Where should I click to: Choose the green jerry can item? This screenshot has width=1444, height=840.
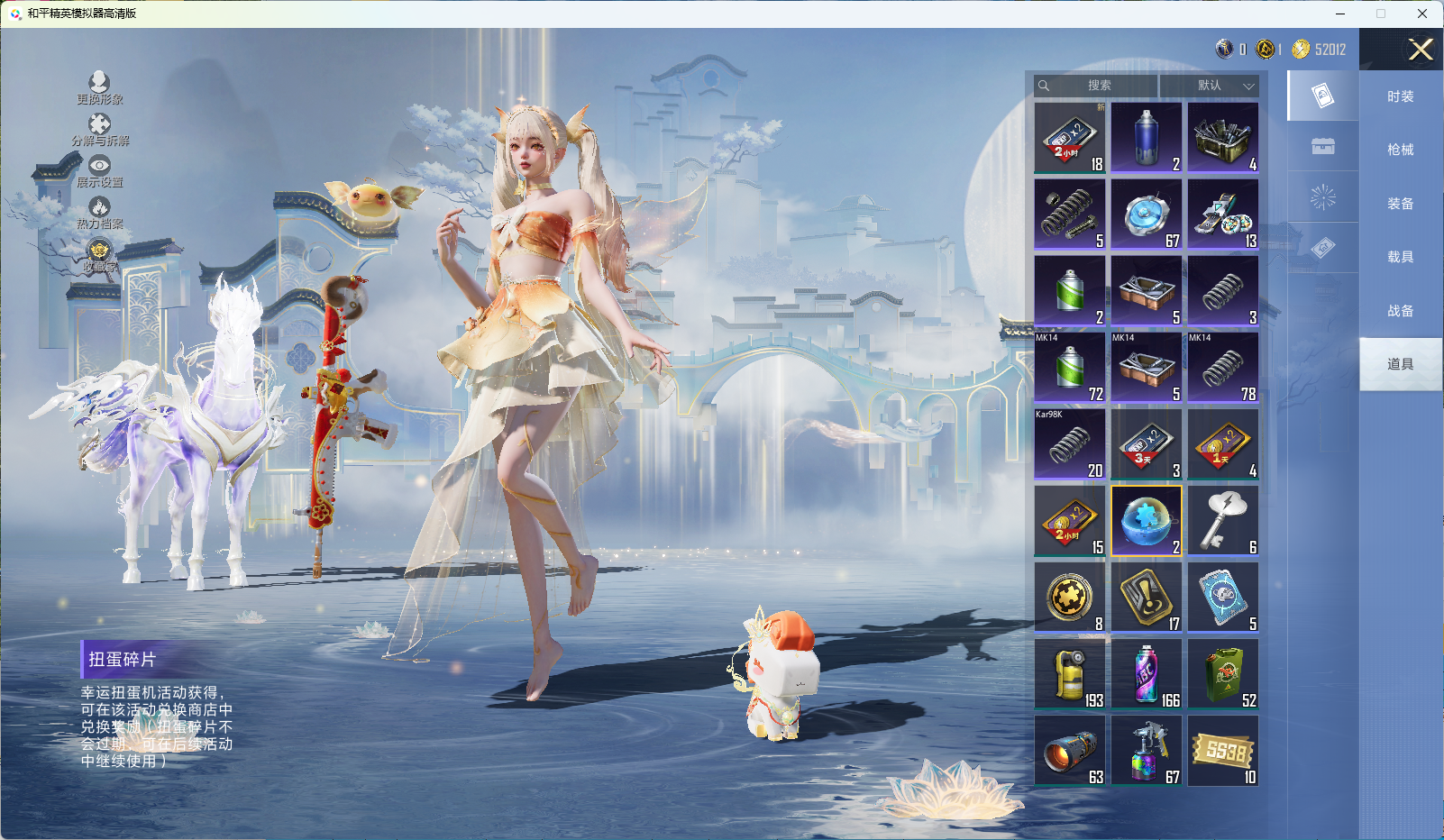1222,674
